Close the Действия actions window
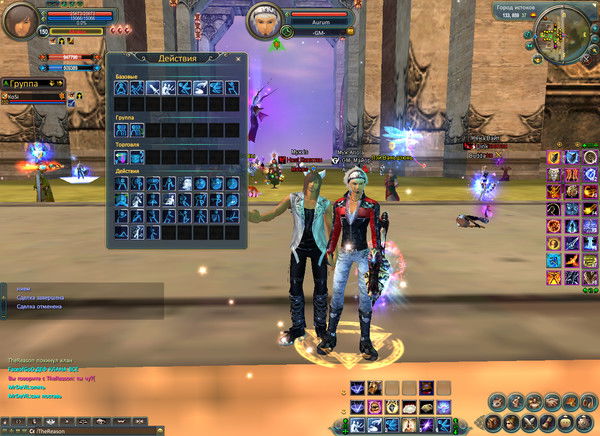Screen dimensions: 600x436 coord(238,59)
